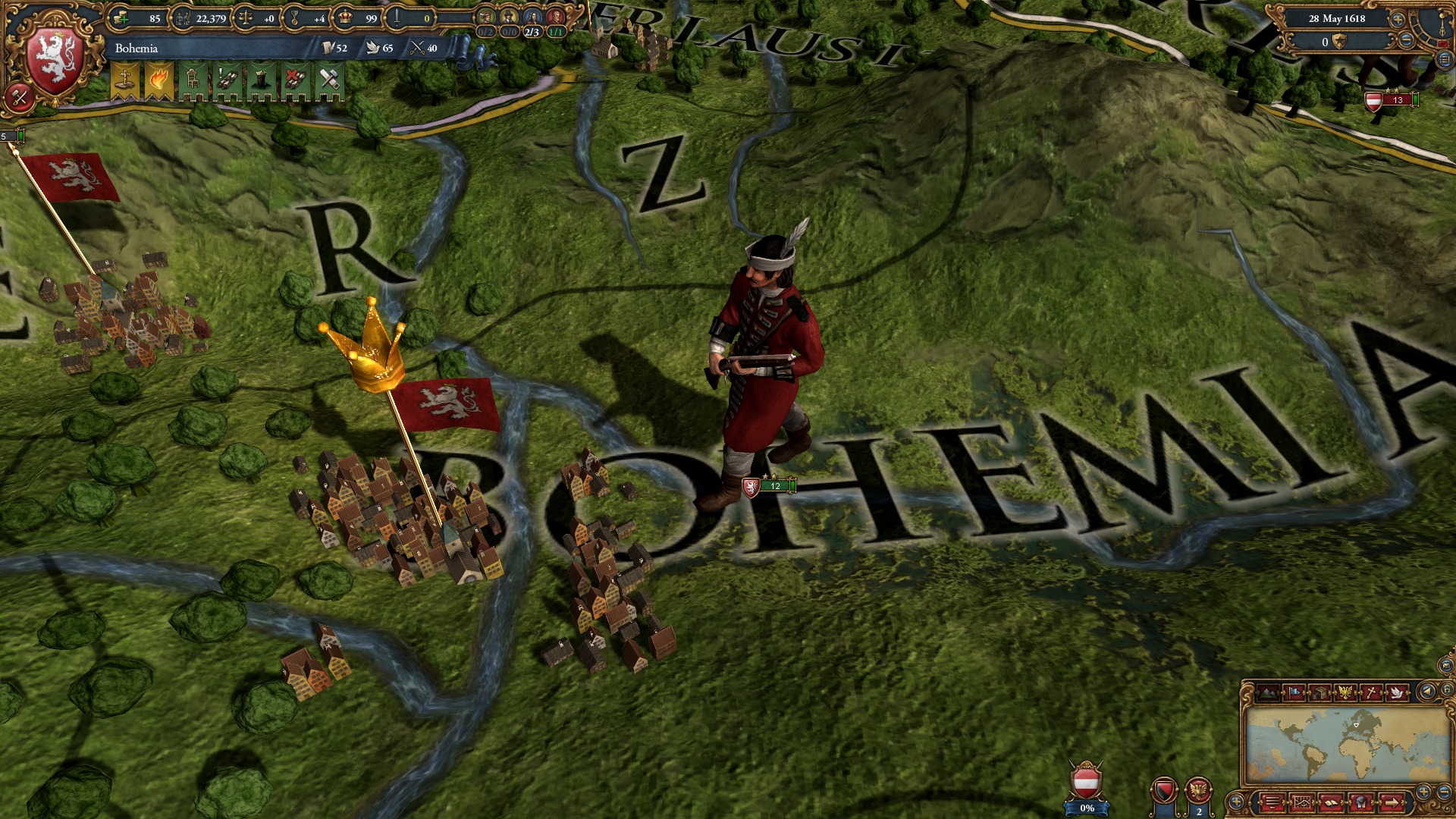
Task: Switch to the political mapmode flag icon
Action: tap(1293, 692)
